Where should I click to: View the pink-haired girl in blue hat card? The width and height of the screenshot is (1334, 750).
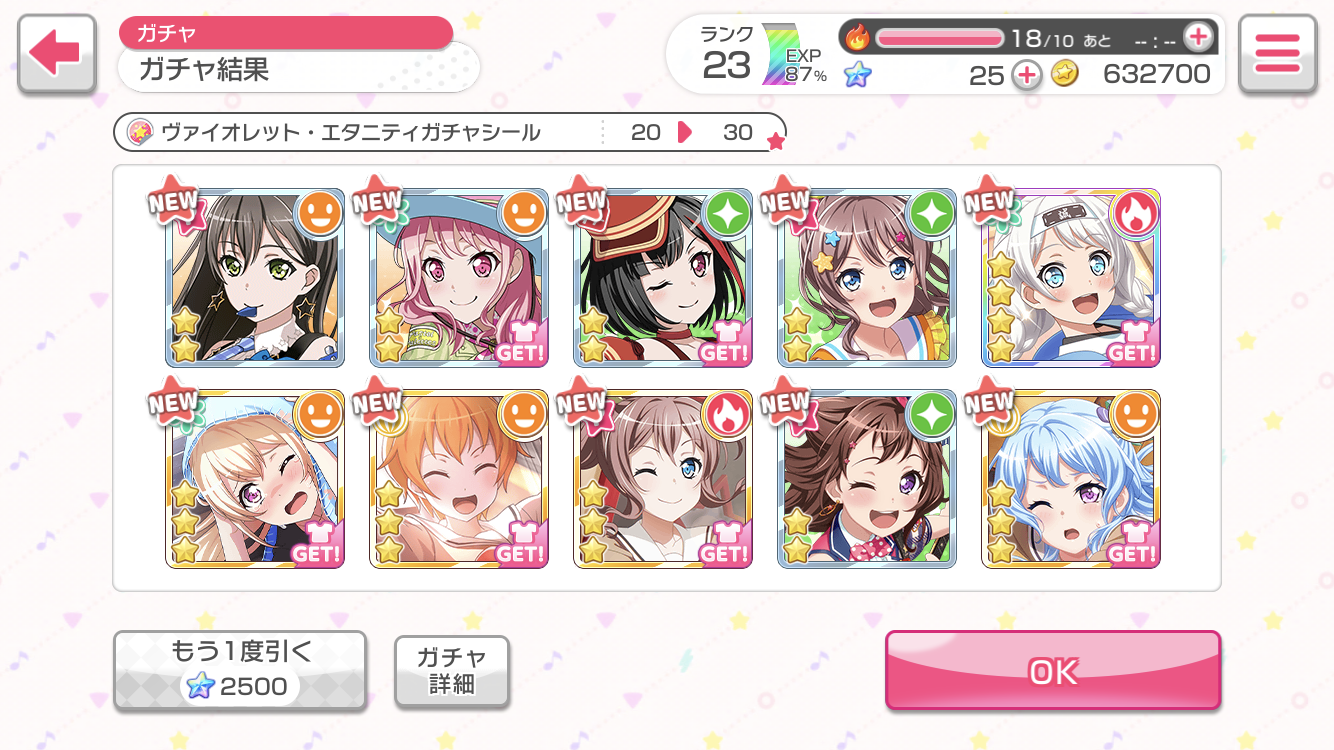[459, 277]
